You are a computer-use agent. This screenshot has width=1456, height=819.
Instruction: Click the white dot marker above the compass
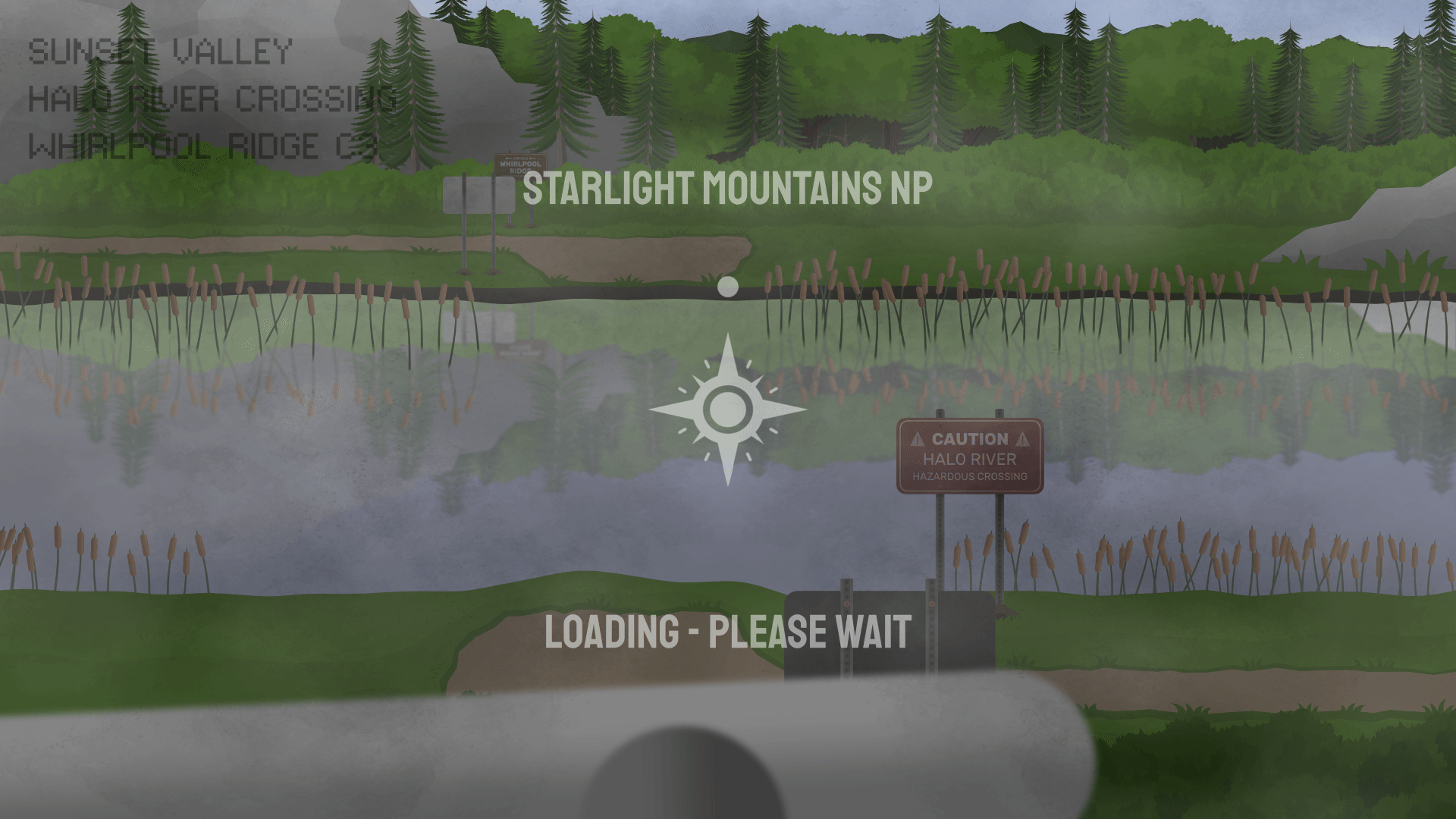click(x=728, y=287)
